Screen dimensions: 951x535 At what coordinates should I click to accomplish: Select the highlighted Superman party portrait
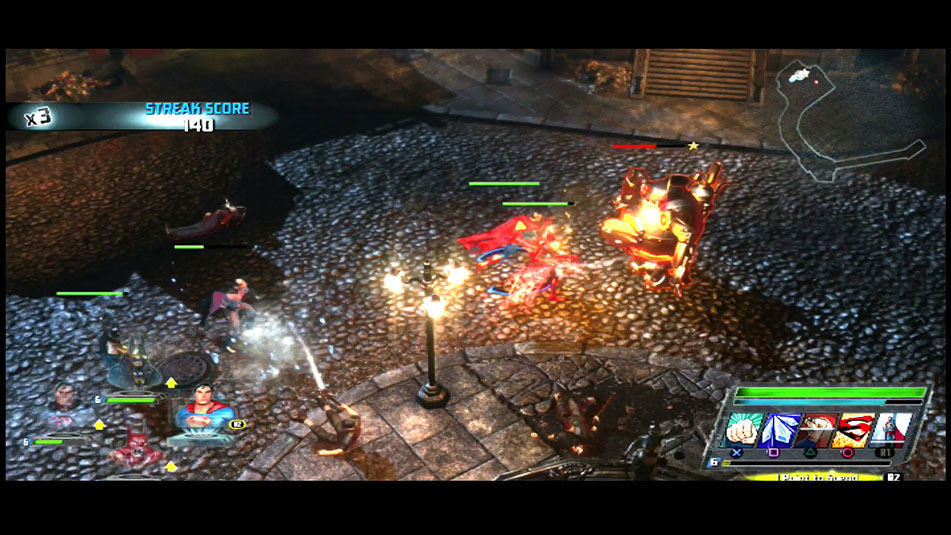tap(204, 418)
